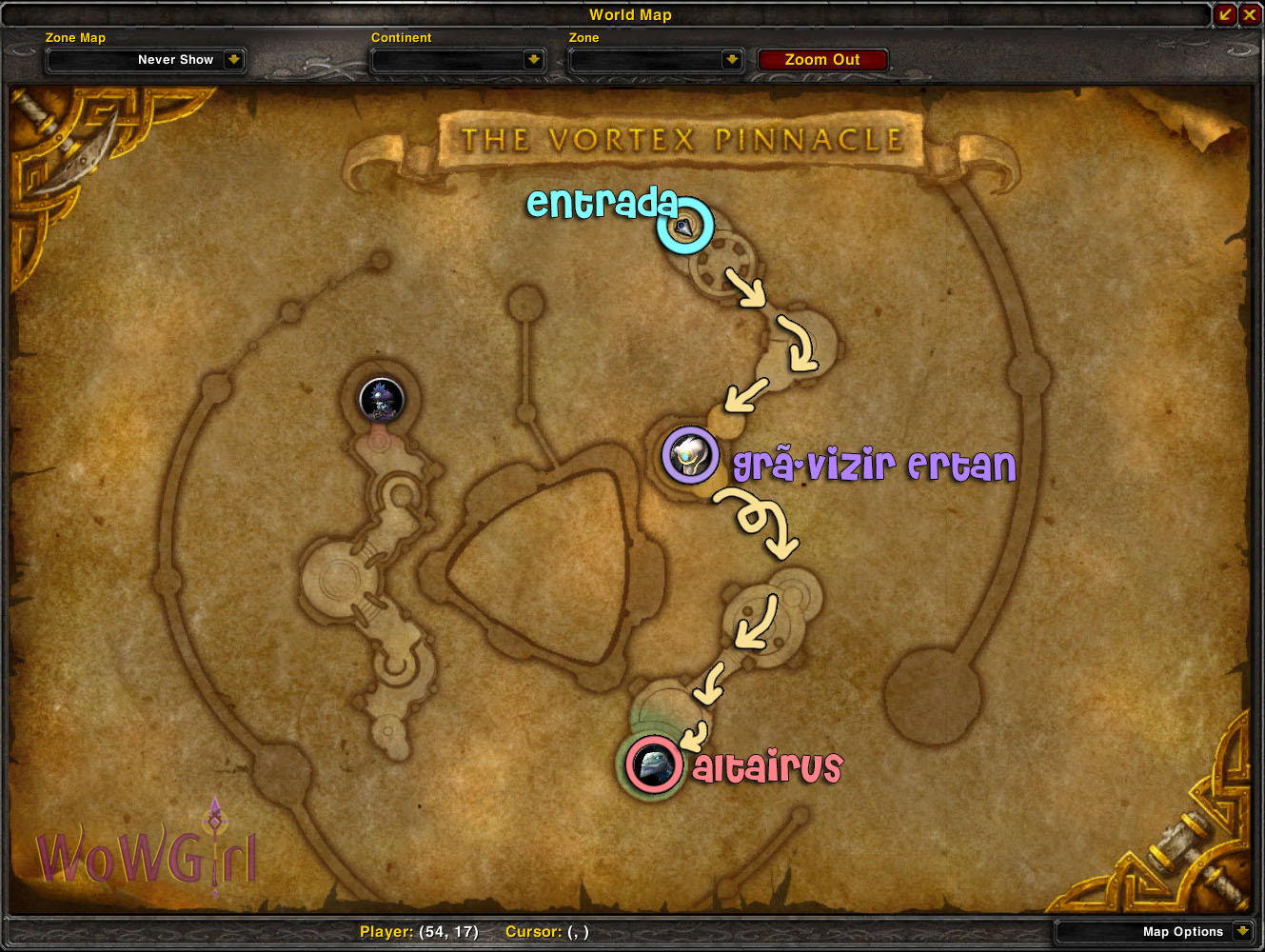Select the unlabeled boss portrait on the left map

point(382,400)
